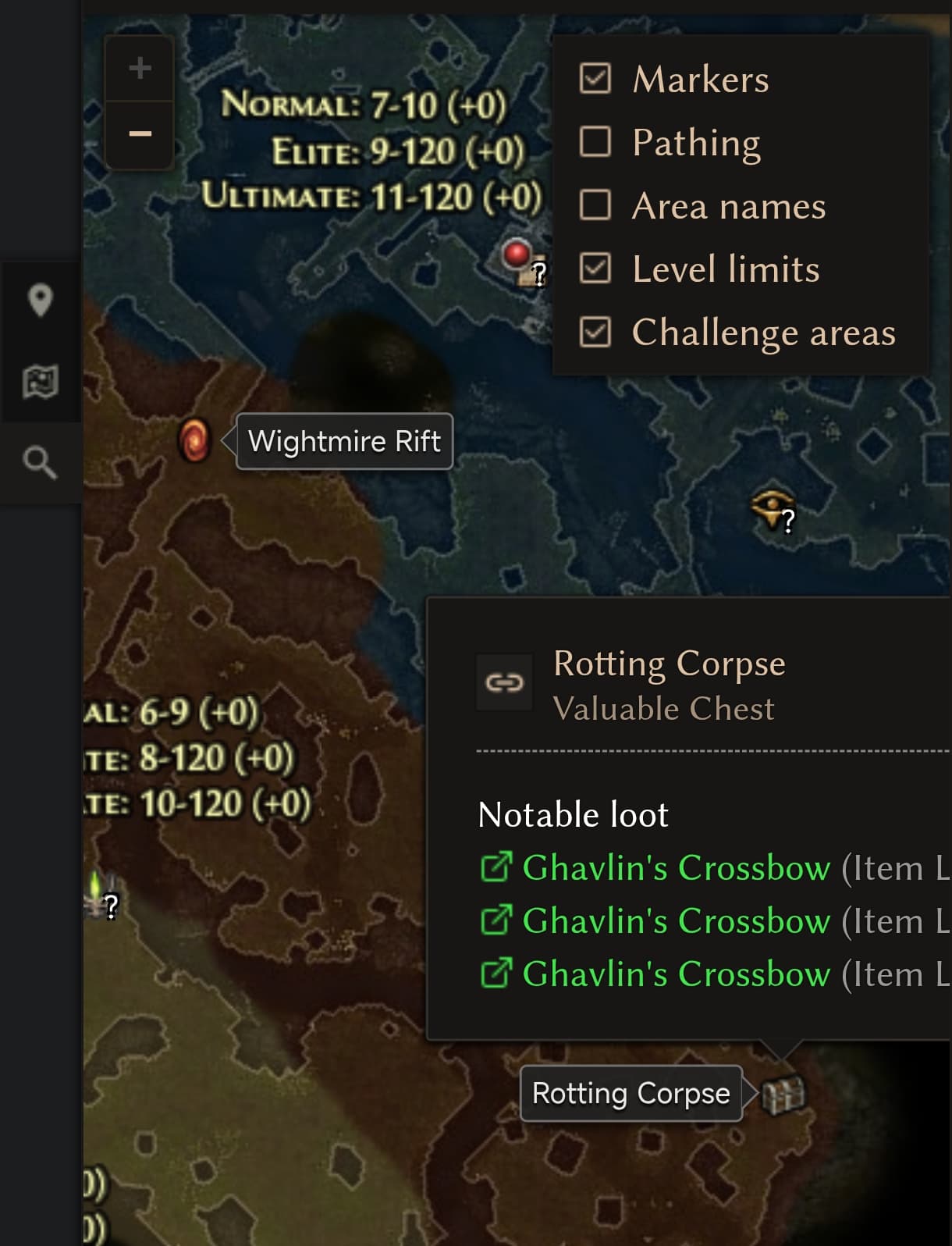
Task: Select the golden eye shrine marker
Action: click(771, 509)
